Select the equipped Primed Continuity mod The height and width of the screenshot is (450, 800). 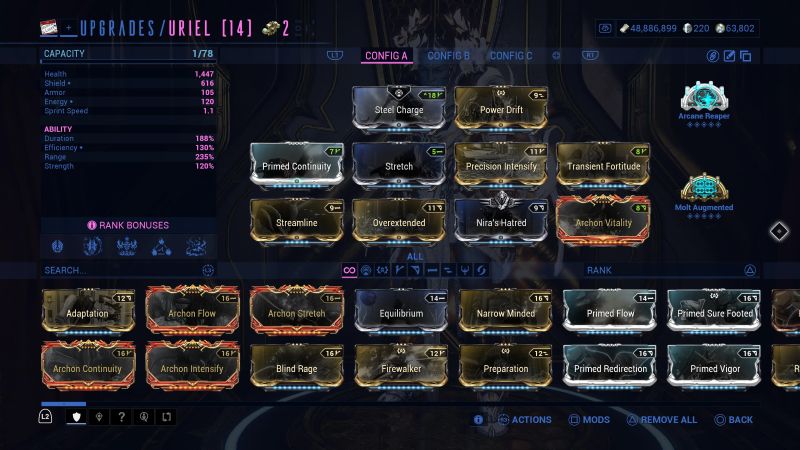(296, 164)
